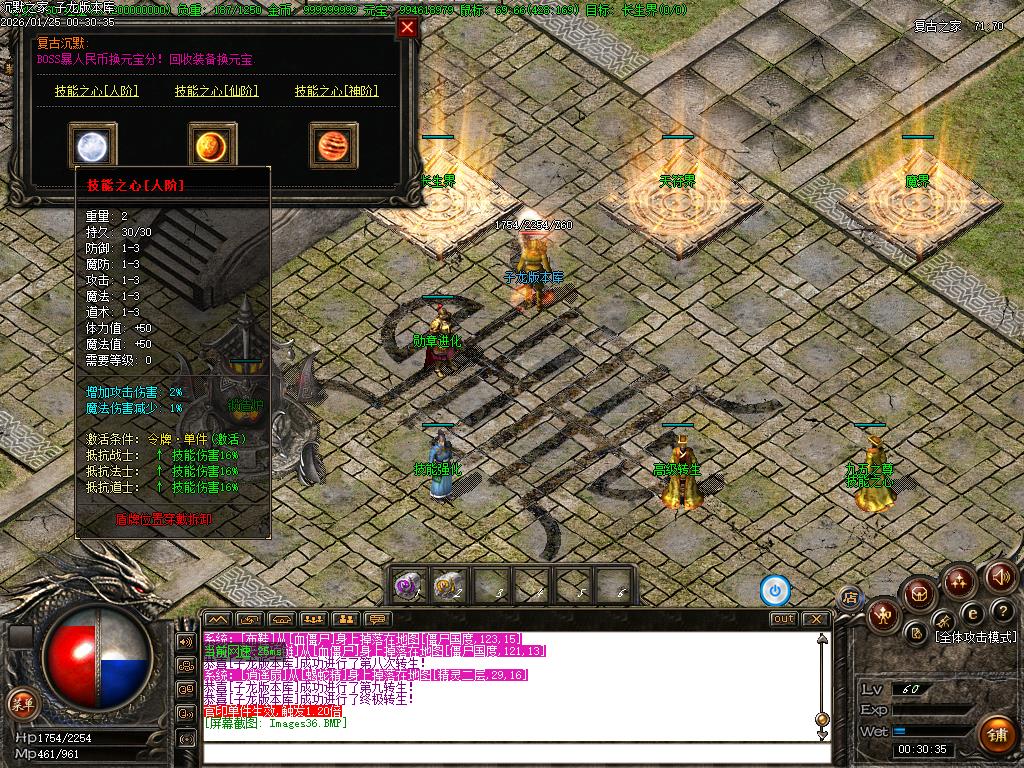
Task: Click the red striped orb item icon
Action: point(333,146)
